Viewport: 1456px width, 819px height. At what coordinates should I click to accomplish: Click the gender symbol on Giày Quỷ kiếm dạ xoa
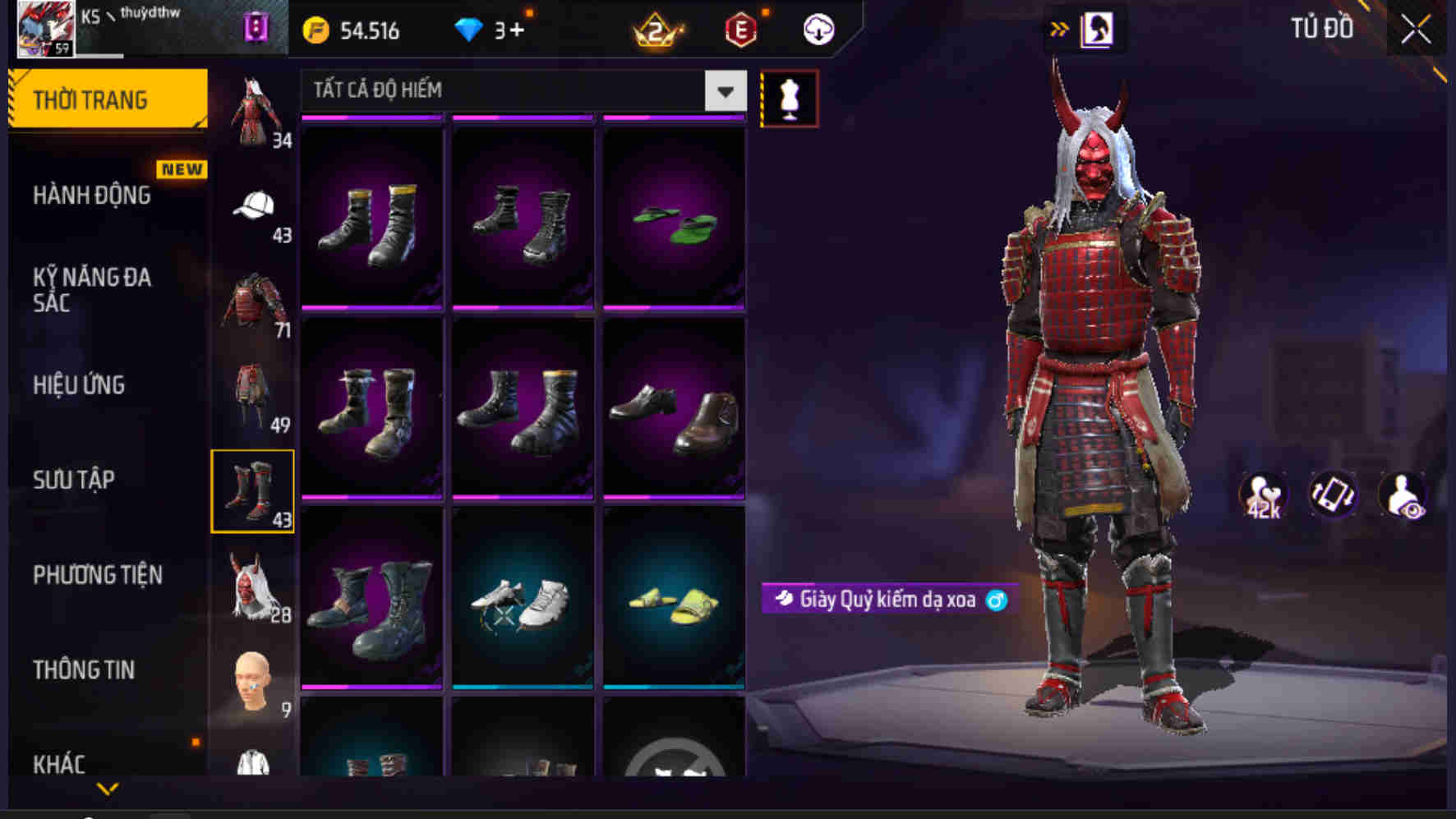pyautogui.click(x=995, y=600)
